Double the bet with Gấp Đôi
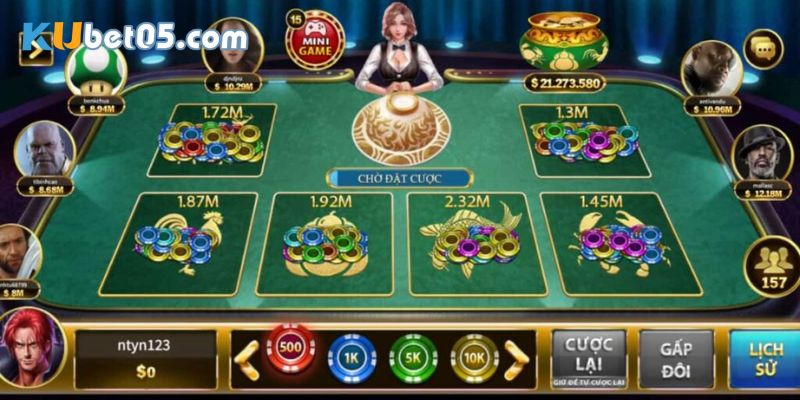The image size is (800, 400). coord(676,358)
